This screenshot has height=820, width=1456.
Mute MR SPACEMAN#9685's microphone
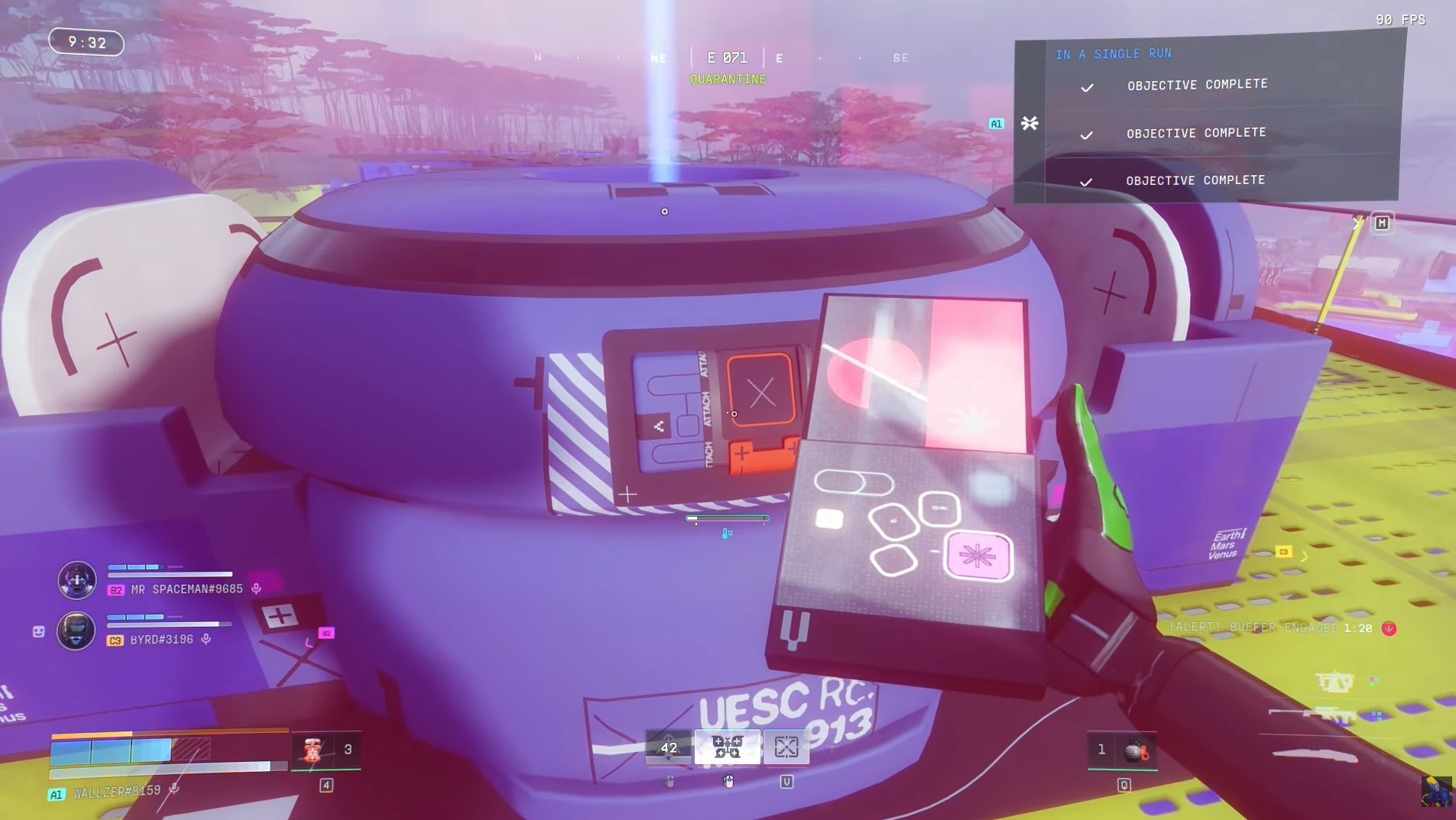pyautogui.click(x=255, y=588)
